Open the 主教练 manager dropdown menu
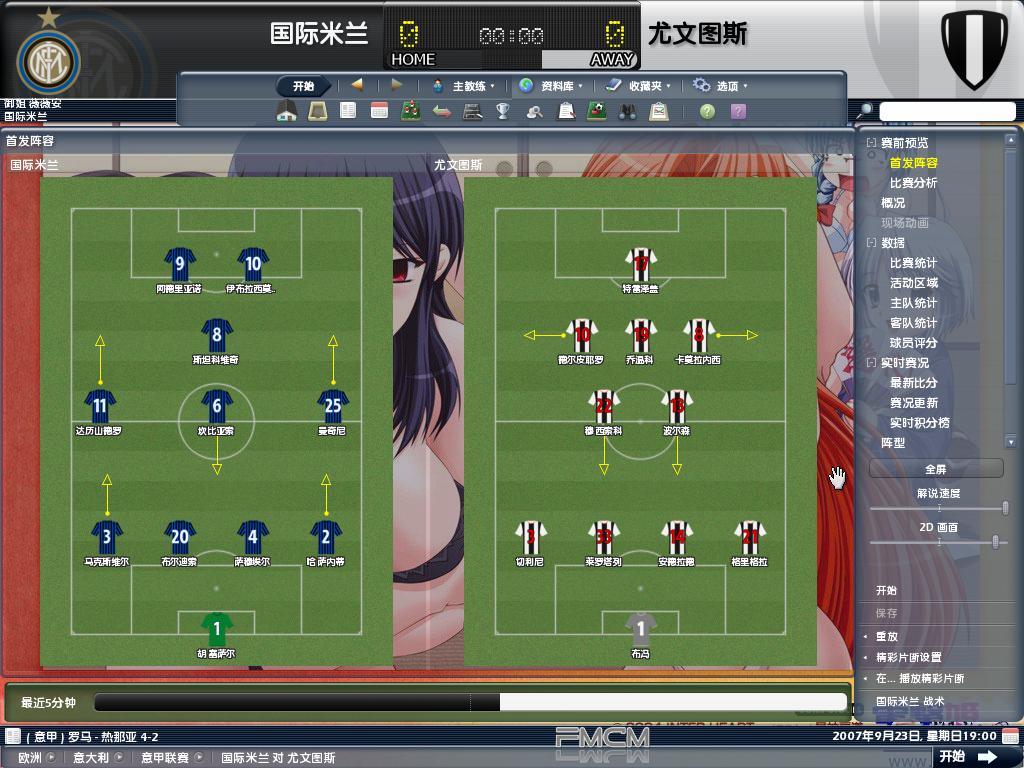The height and width of the screenshot is (768, 1024). point(463,86)
